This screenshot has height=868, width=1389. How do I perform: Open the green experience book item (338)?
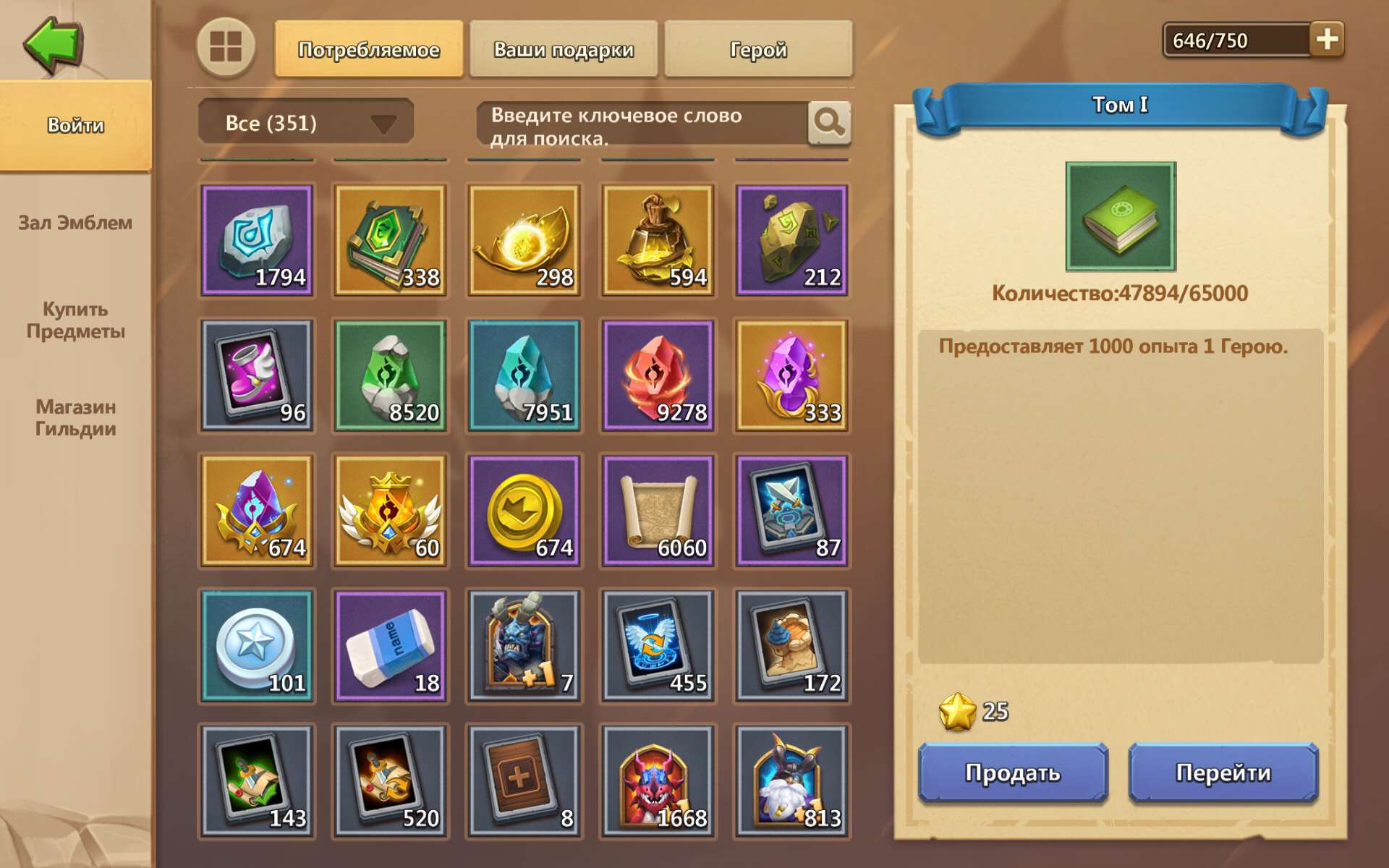coord(391,239)
